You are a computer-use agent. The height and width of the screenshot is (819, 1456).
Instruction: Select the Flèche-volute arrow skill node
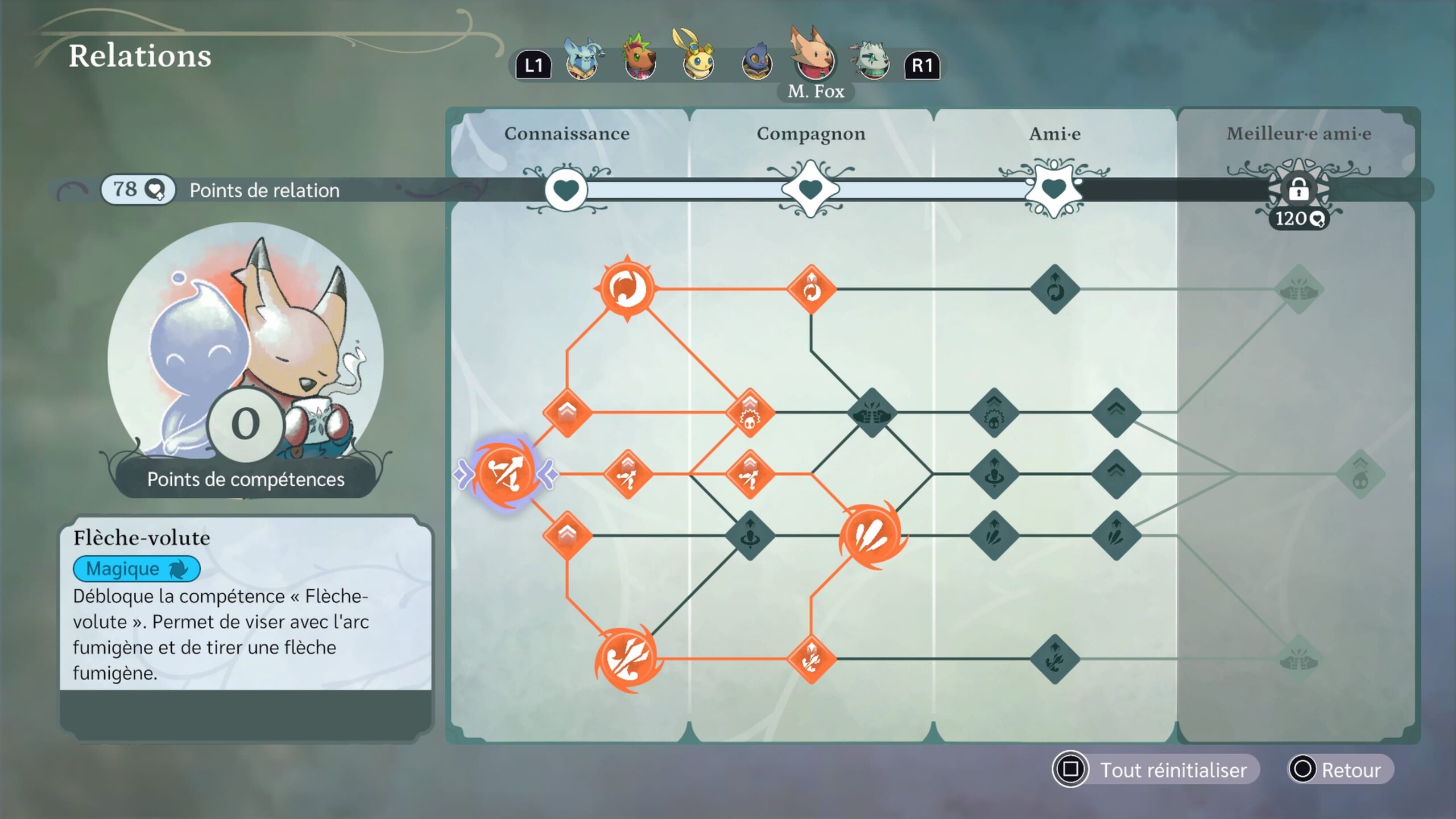point(505,473)
